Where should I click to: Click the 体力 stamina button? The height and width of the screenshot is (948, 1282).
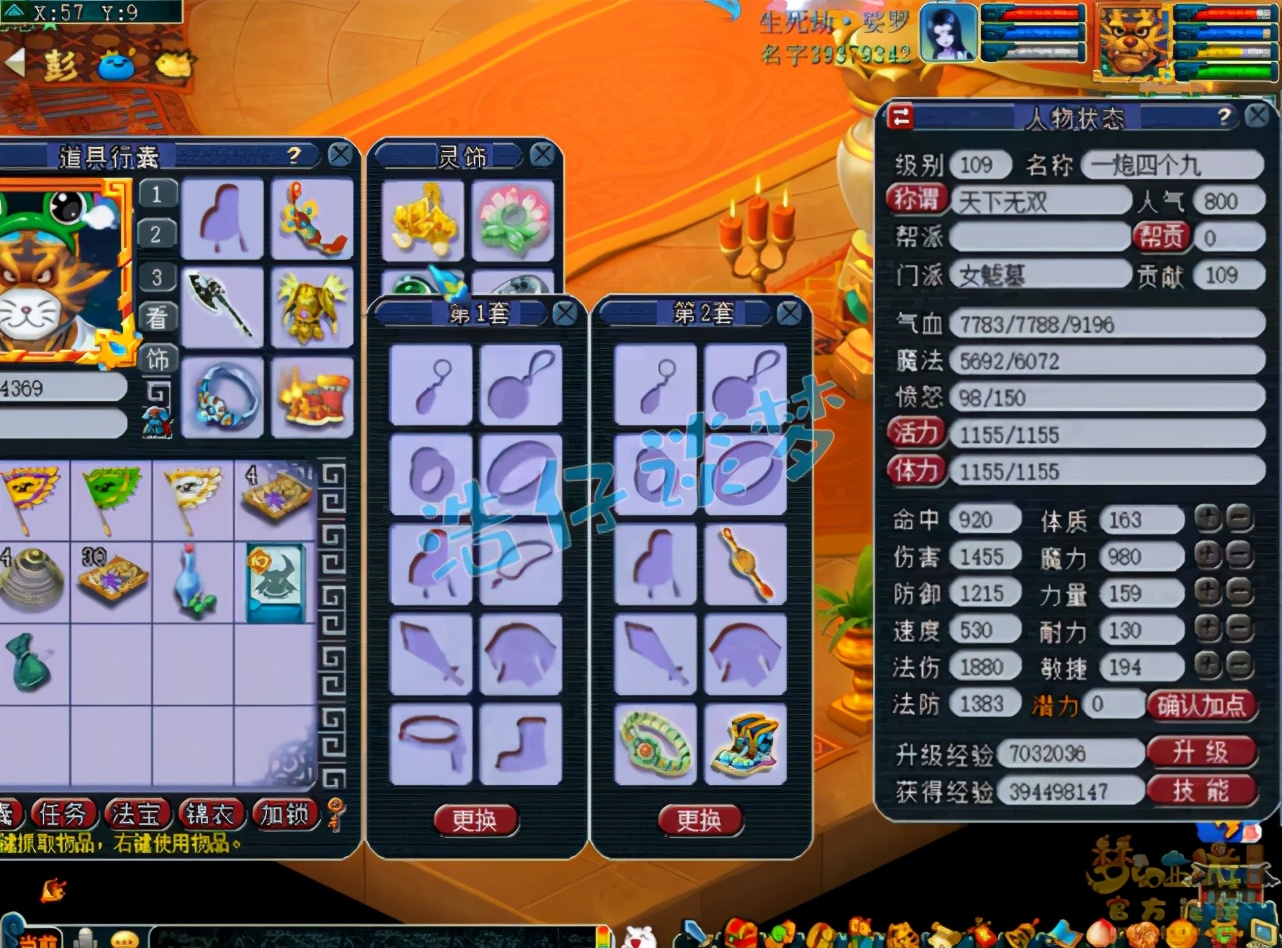(x=916, y=470)
